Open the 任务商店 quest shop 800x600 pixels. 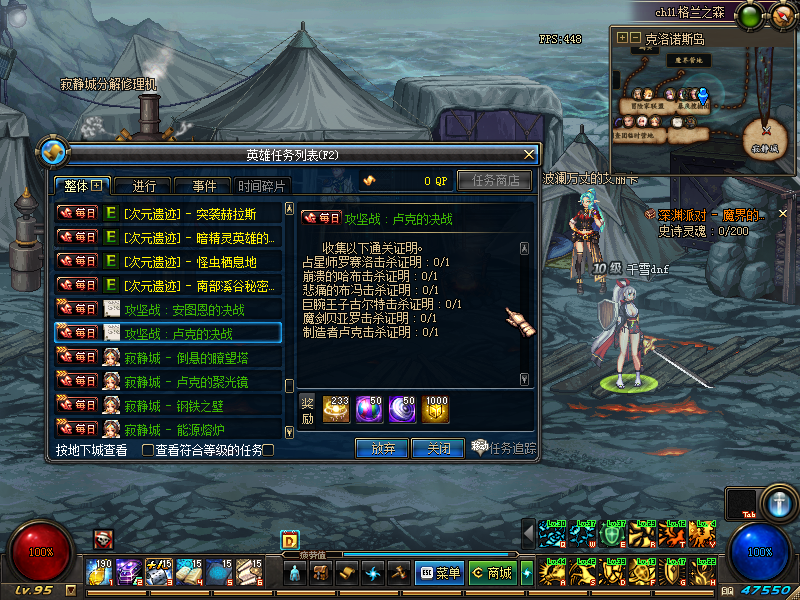pos(494,181)
